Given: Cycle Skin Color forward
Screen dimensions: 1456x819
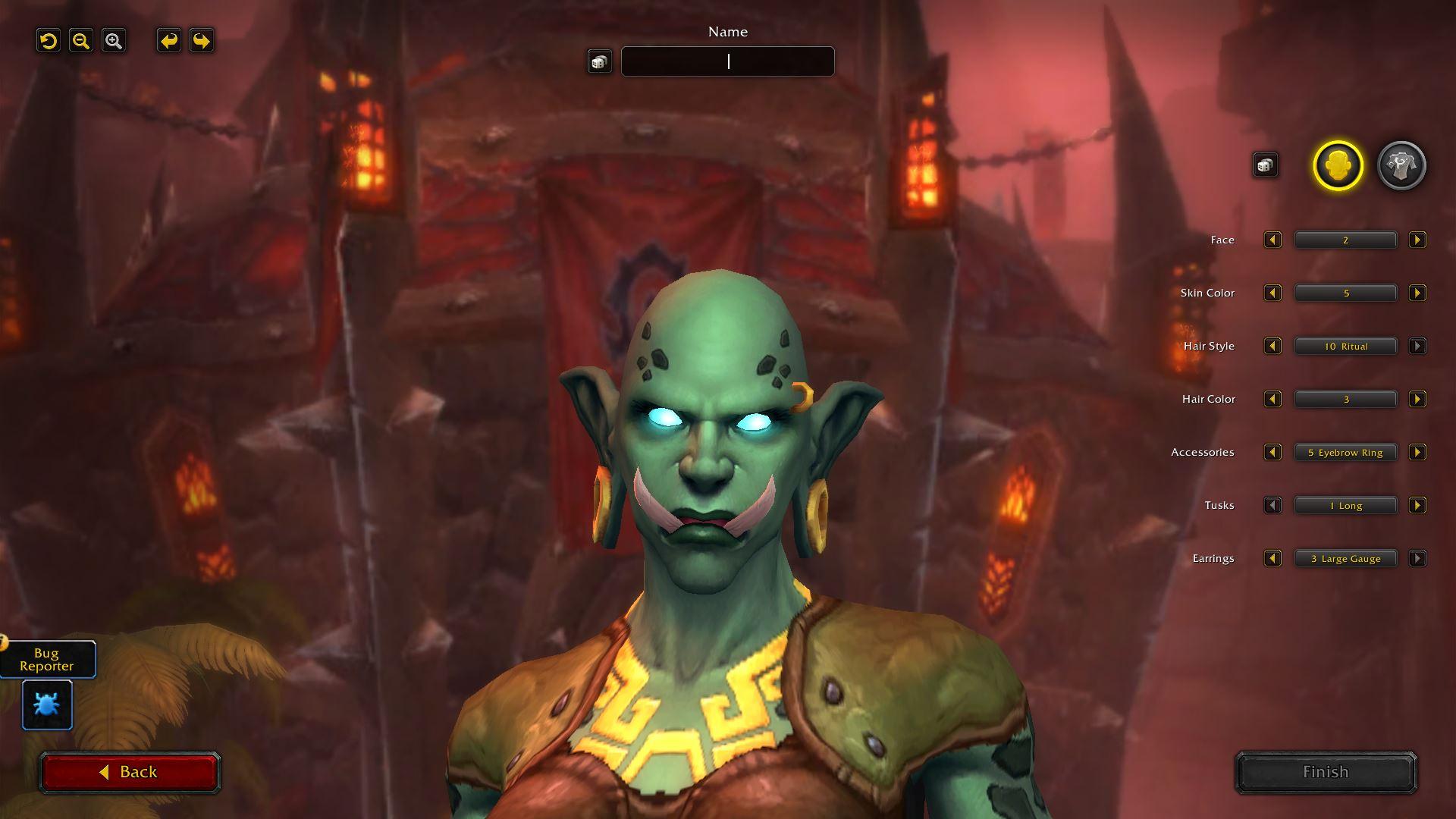Looking at the screenshot, I should (1417, 293).
